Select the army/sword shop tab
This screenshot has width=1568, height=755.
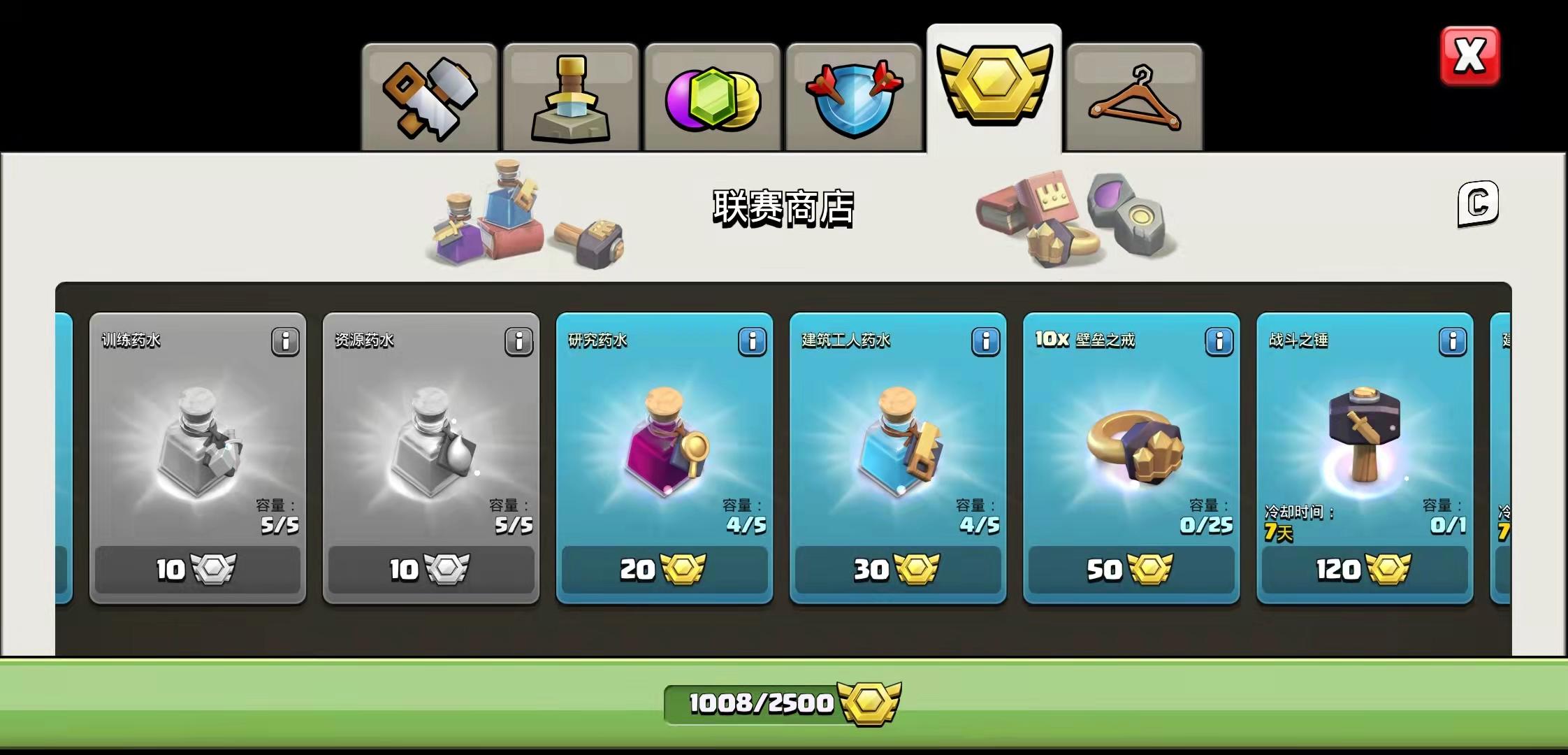570,96
